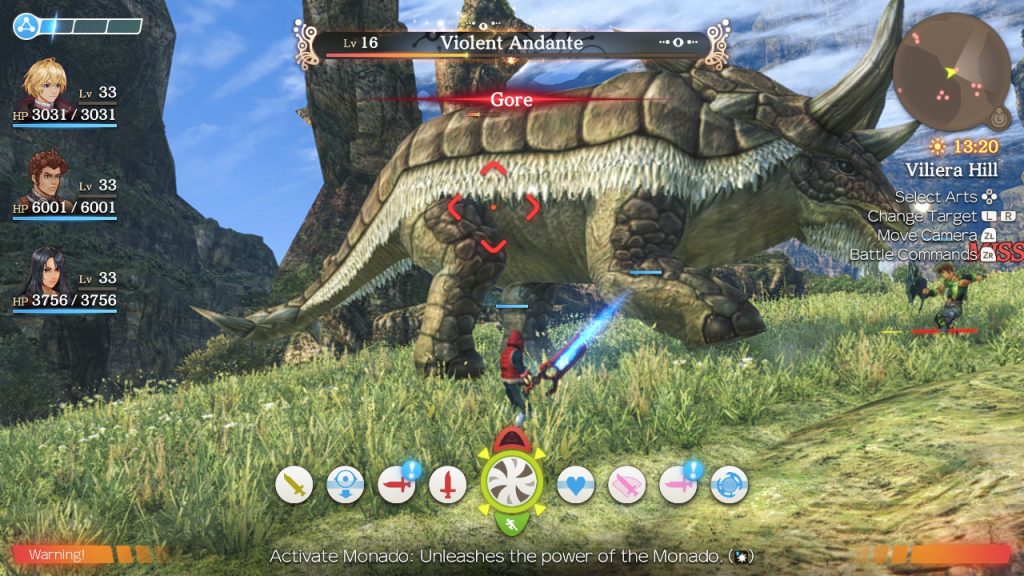Select the pink horizontal sword art
The image size is (1024, 576).
point(678,486)
